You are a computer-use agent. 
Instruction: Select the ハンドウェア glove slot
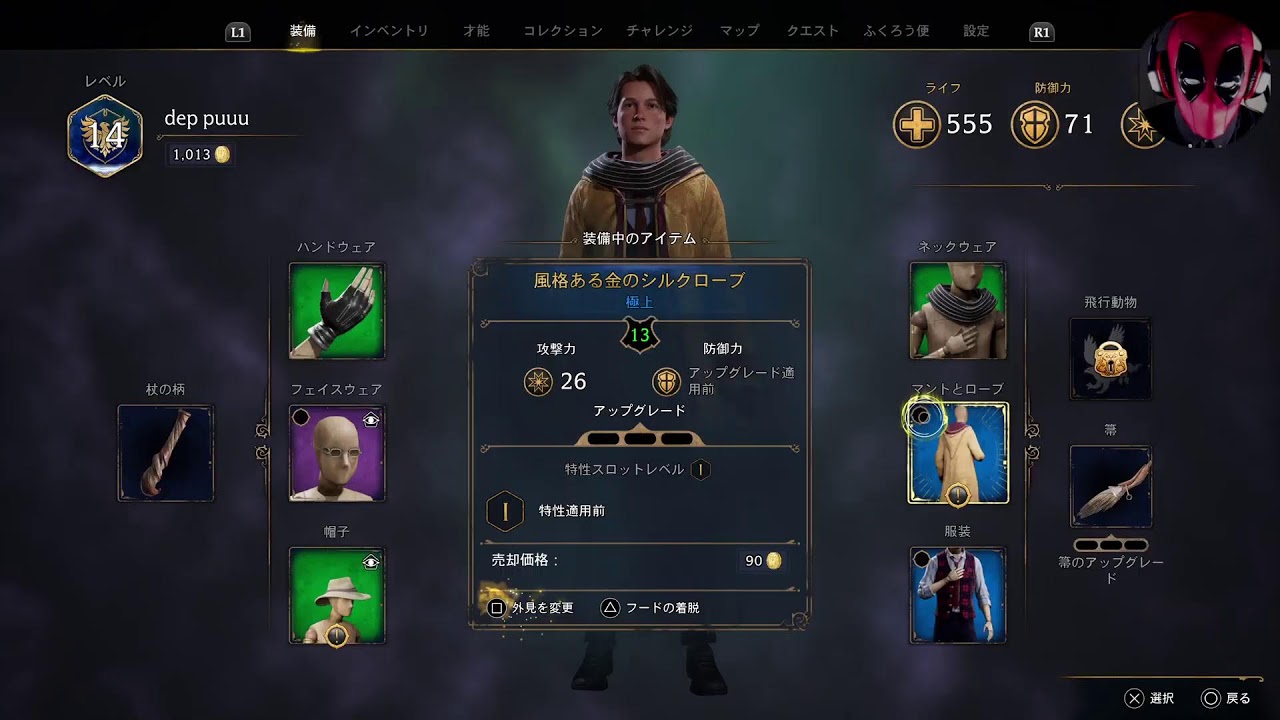click(x=337, y=311)
